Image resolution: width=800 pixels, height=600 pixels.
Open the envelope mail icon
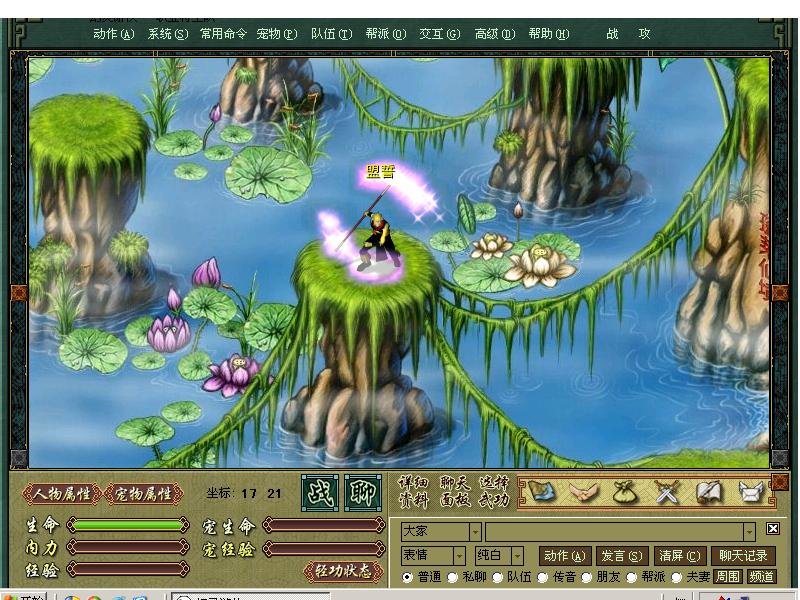pos(750,491)
